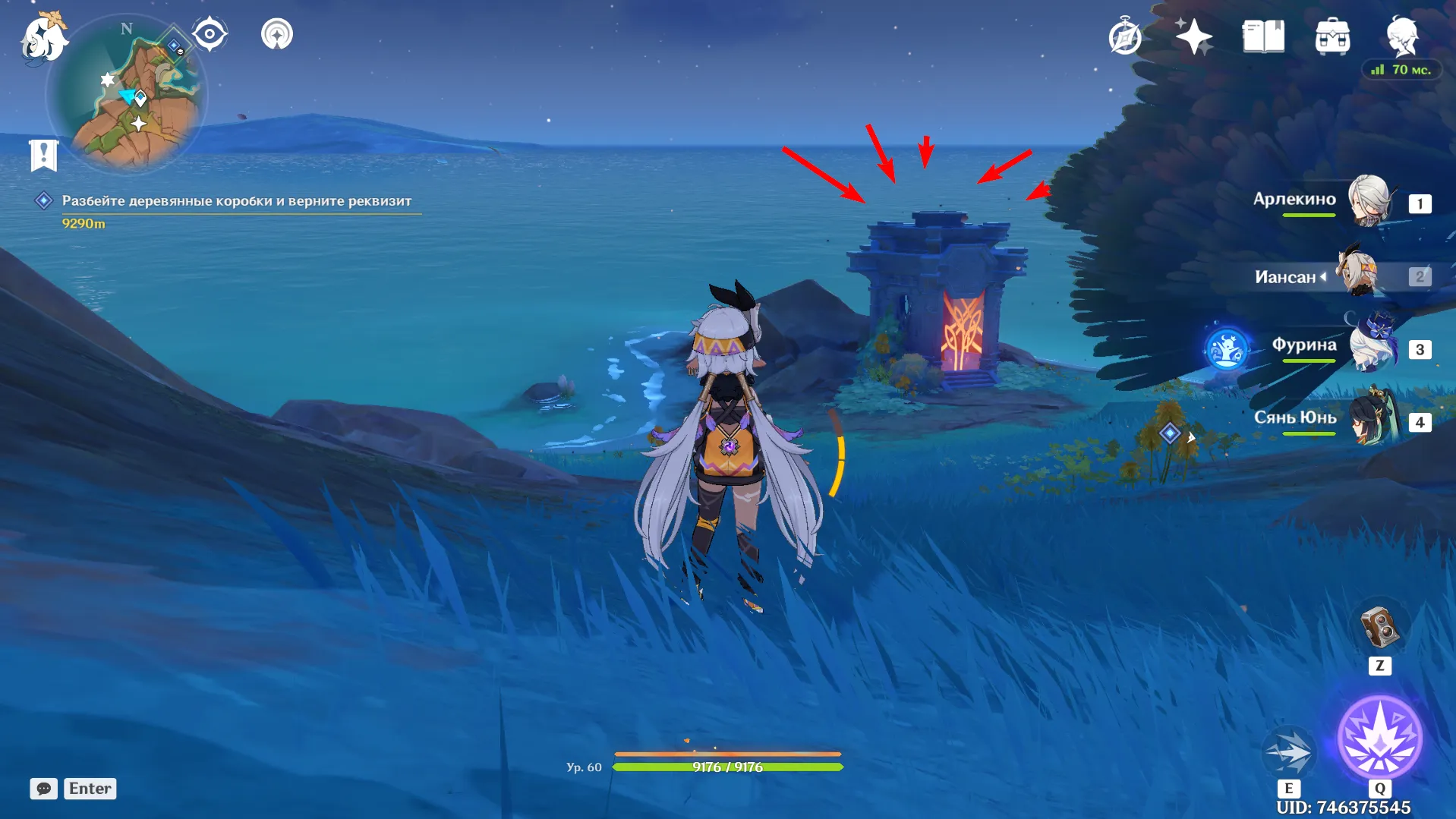This screenshot has height=819, width=1456.
Task: Click the 70 мс ping indicator
Action: (1401, 69)
